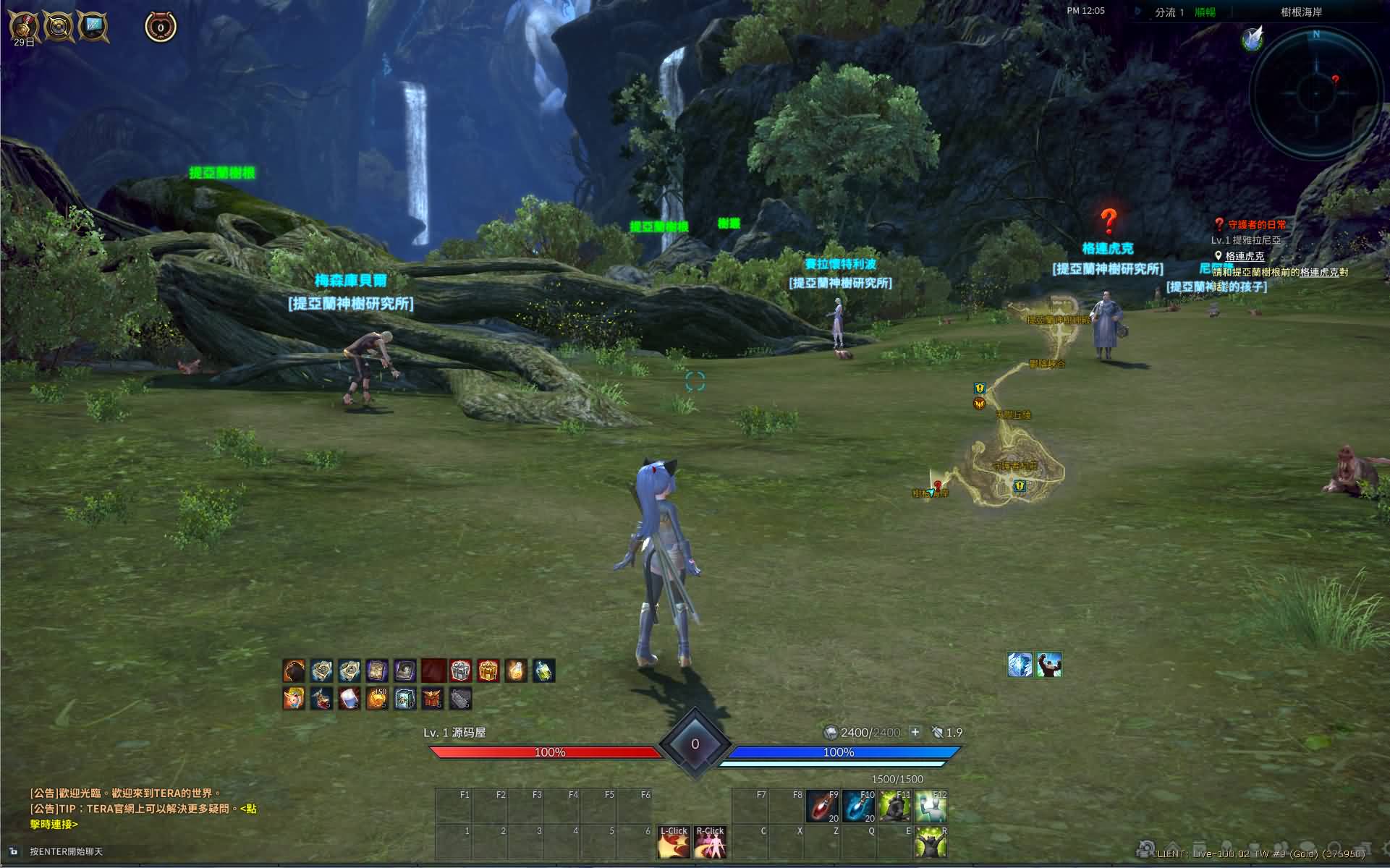Use the red potion in the F9 slot

(x=821, y=805)
